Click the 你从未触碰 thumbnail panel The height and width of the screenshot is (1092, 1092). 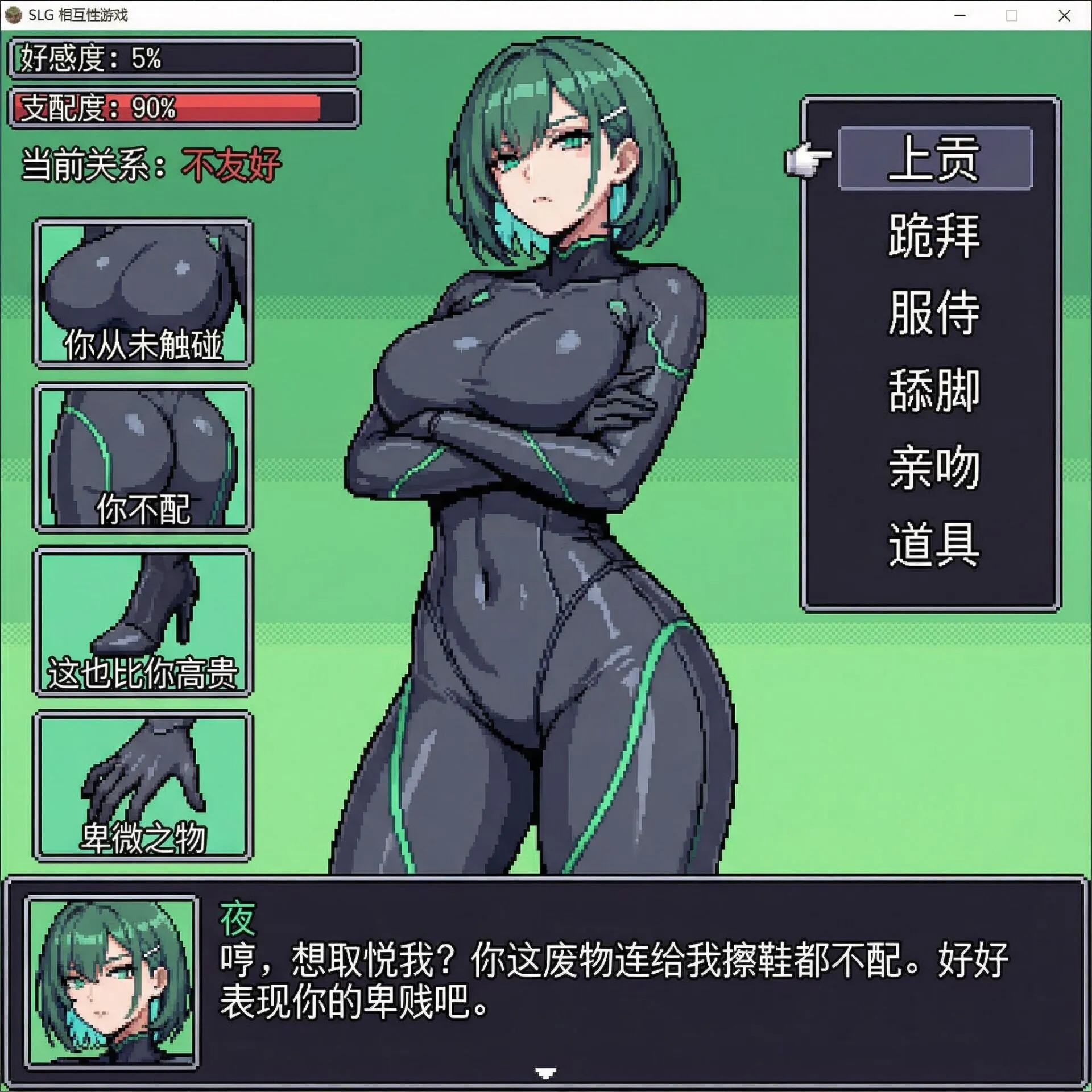[x=143, y=293]
